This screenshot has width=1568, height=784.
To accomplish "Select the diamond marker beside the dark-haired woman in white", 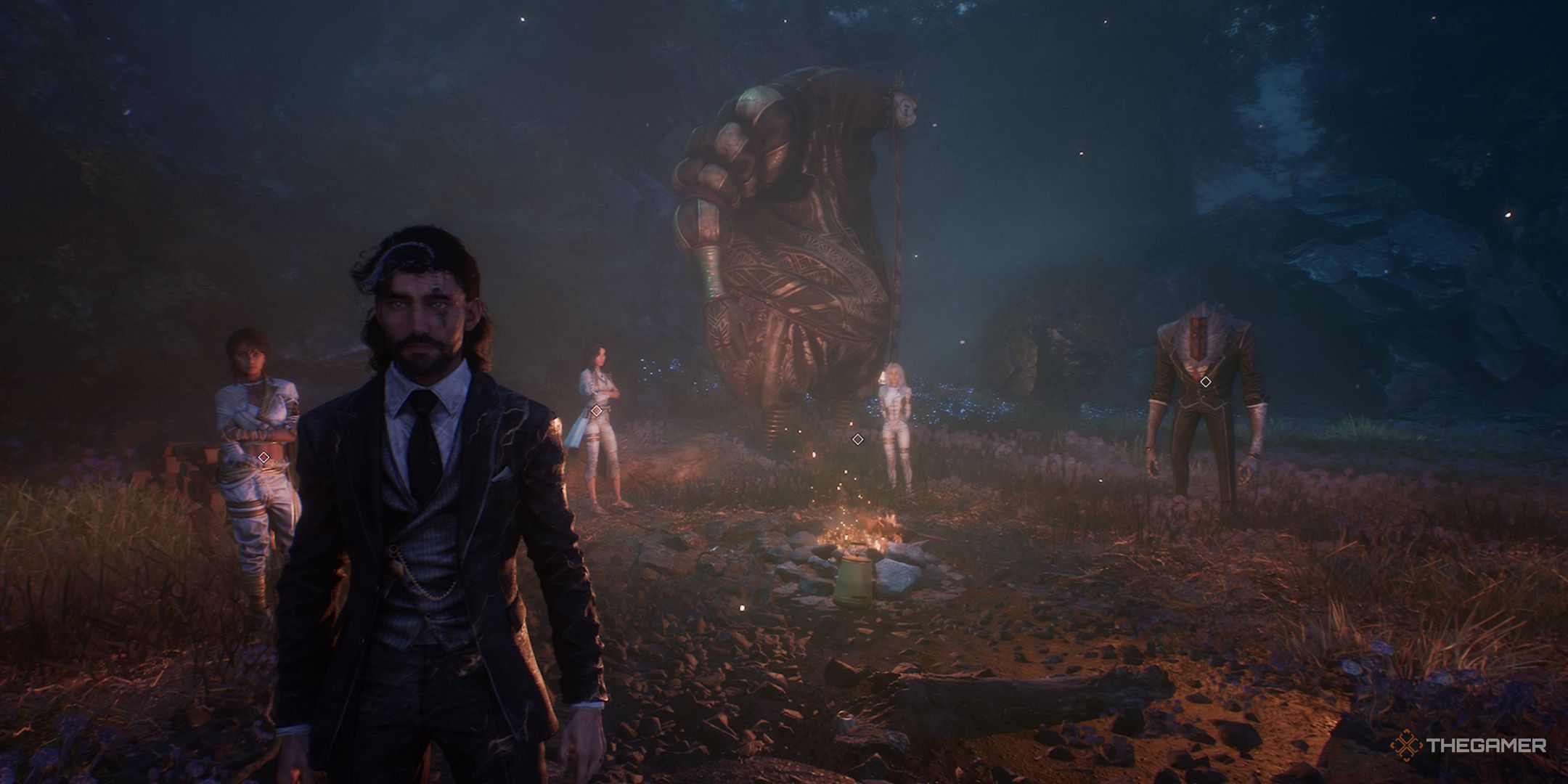I will click(596, 411).
